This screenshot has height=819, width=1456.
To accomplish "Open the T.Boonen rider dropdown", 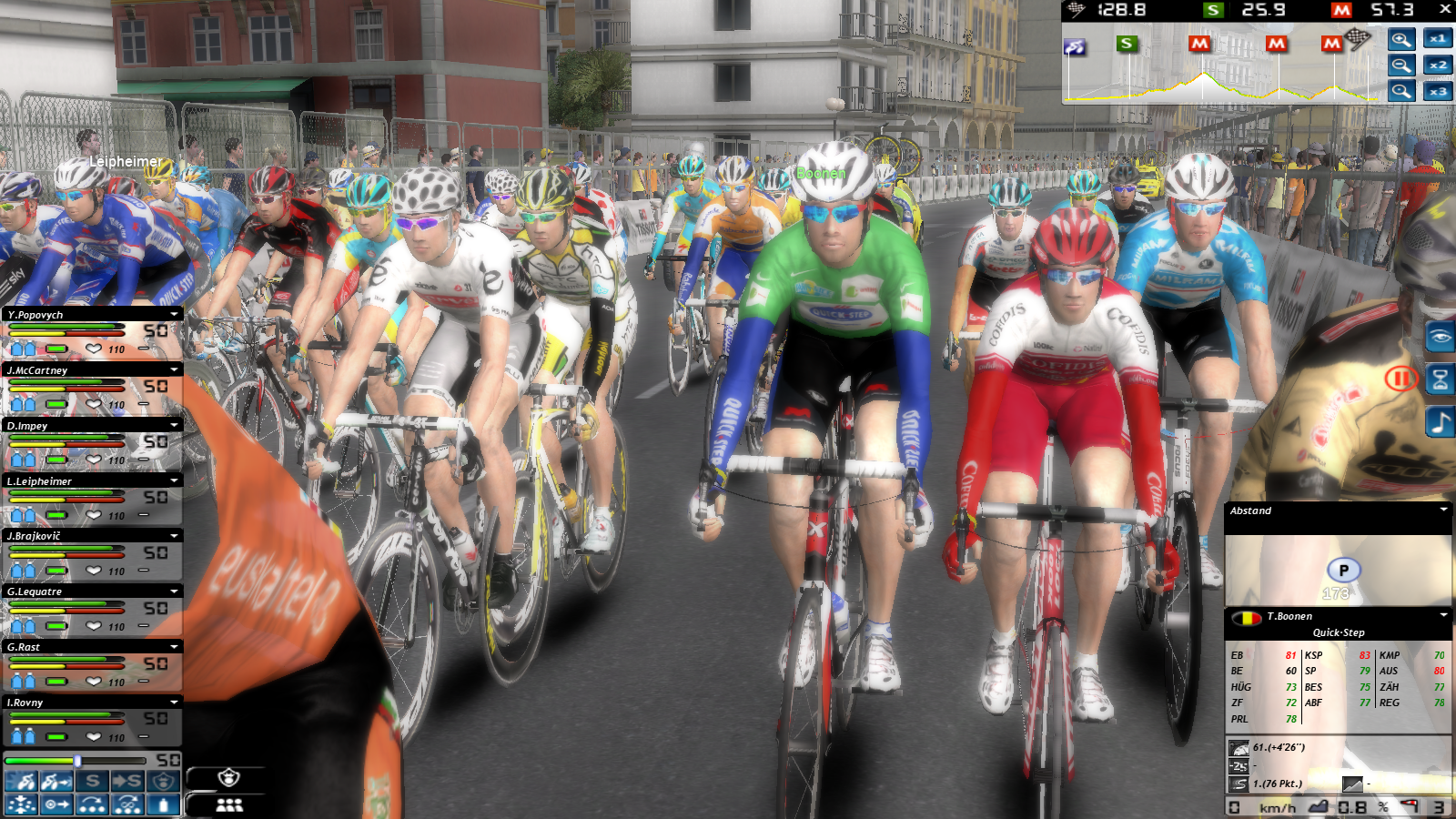I will [1443, 616].
